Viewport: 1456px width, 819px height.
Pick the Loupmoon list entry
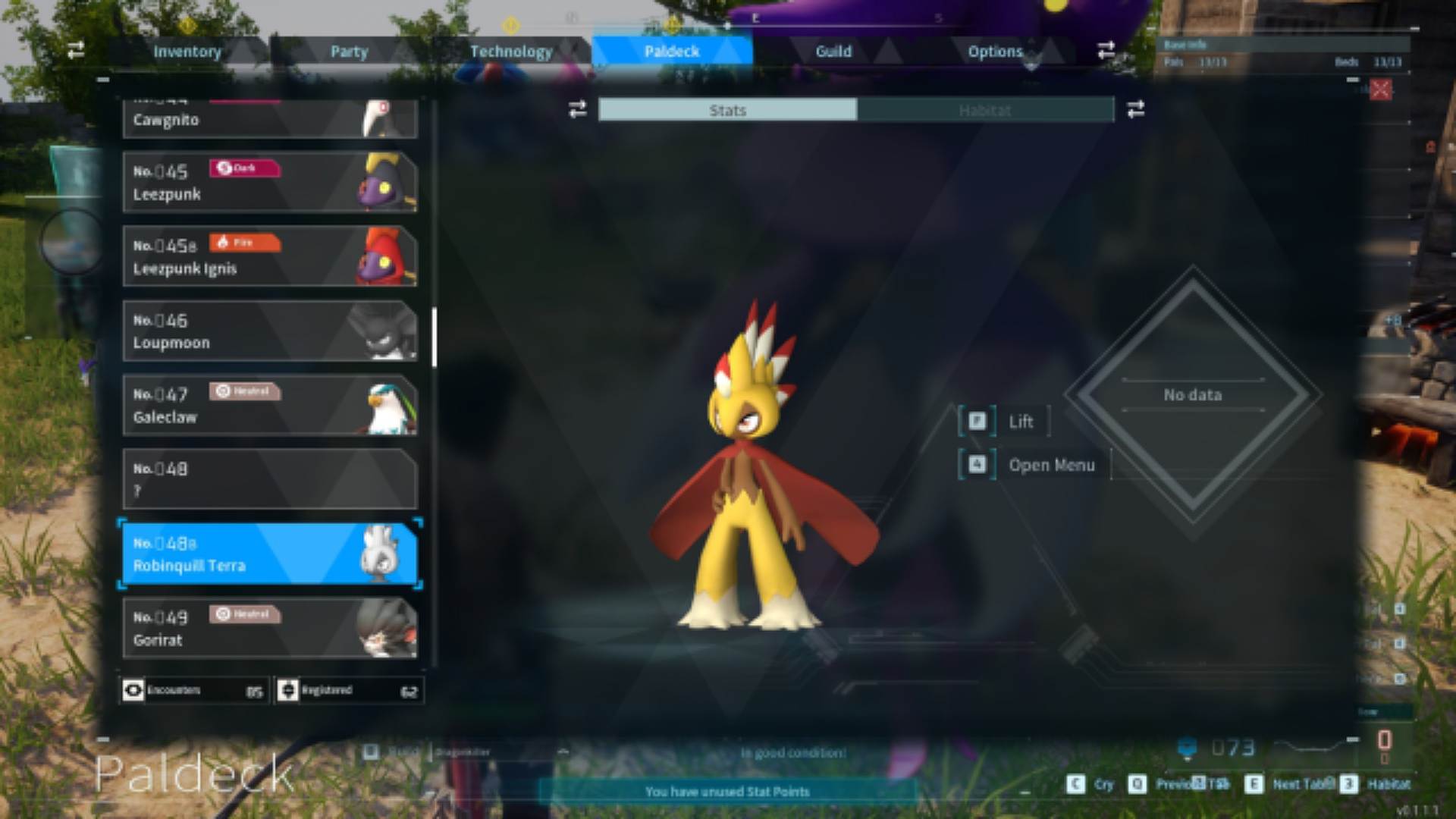point(269,331)
